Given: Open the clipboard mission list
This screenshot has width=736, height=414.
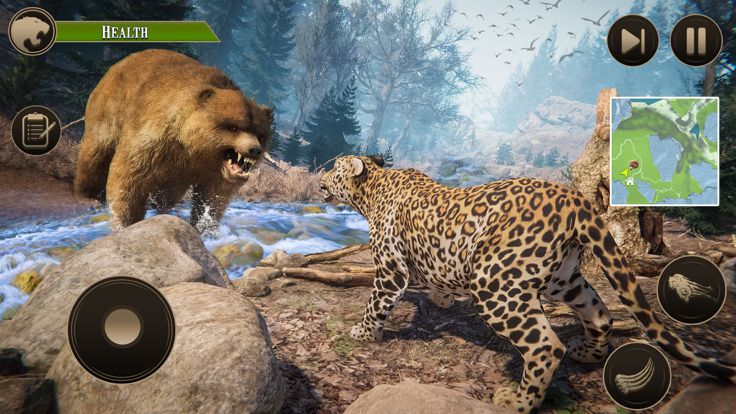Looking at the screenshot, I should coord(36,131).
